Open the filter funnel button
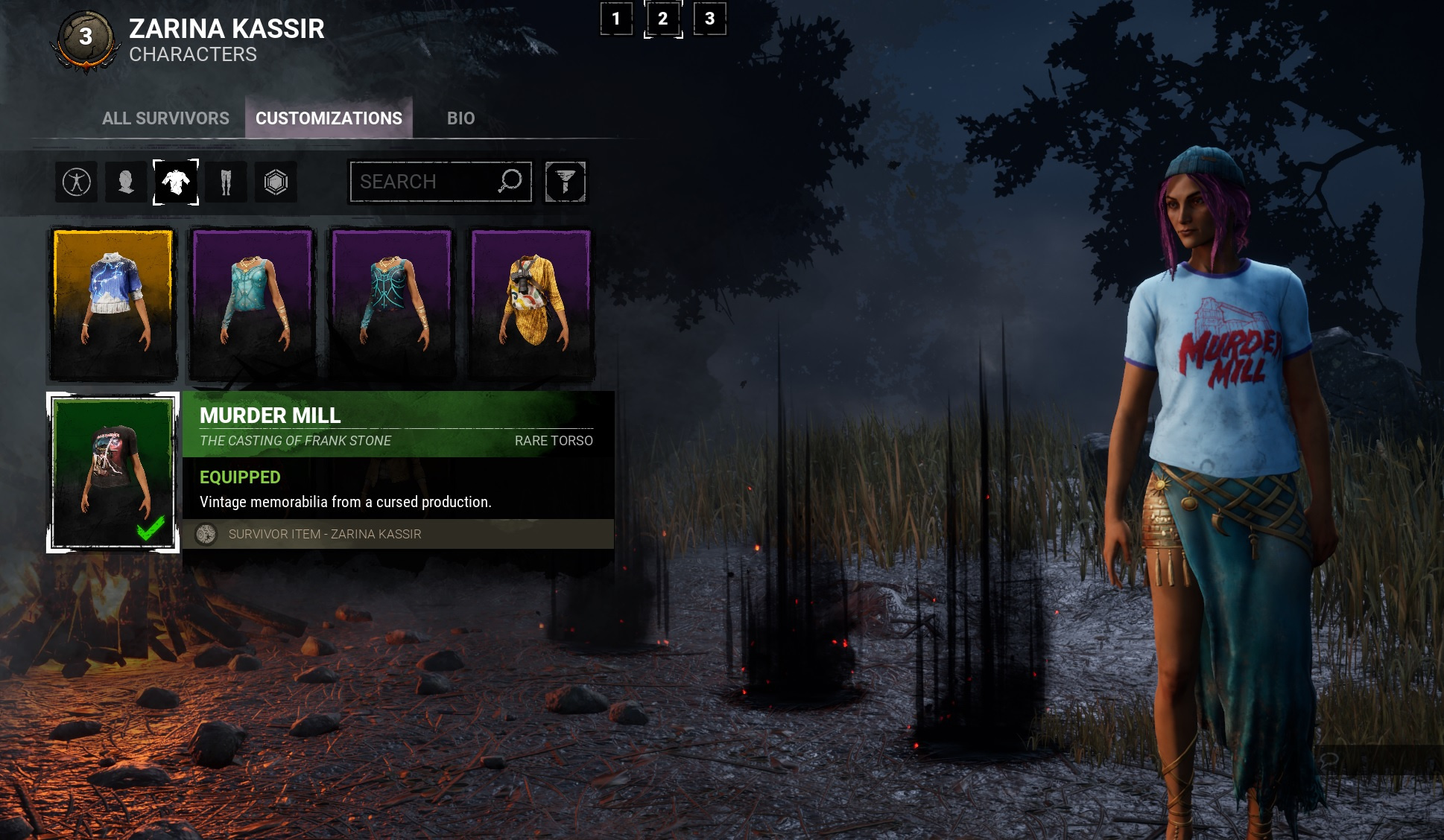 565,182
